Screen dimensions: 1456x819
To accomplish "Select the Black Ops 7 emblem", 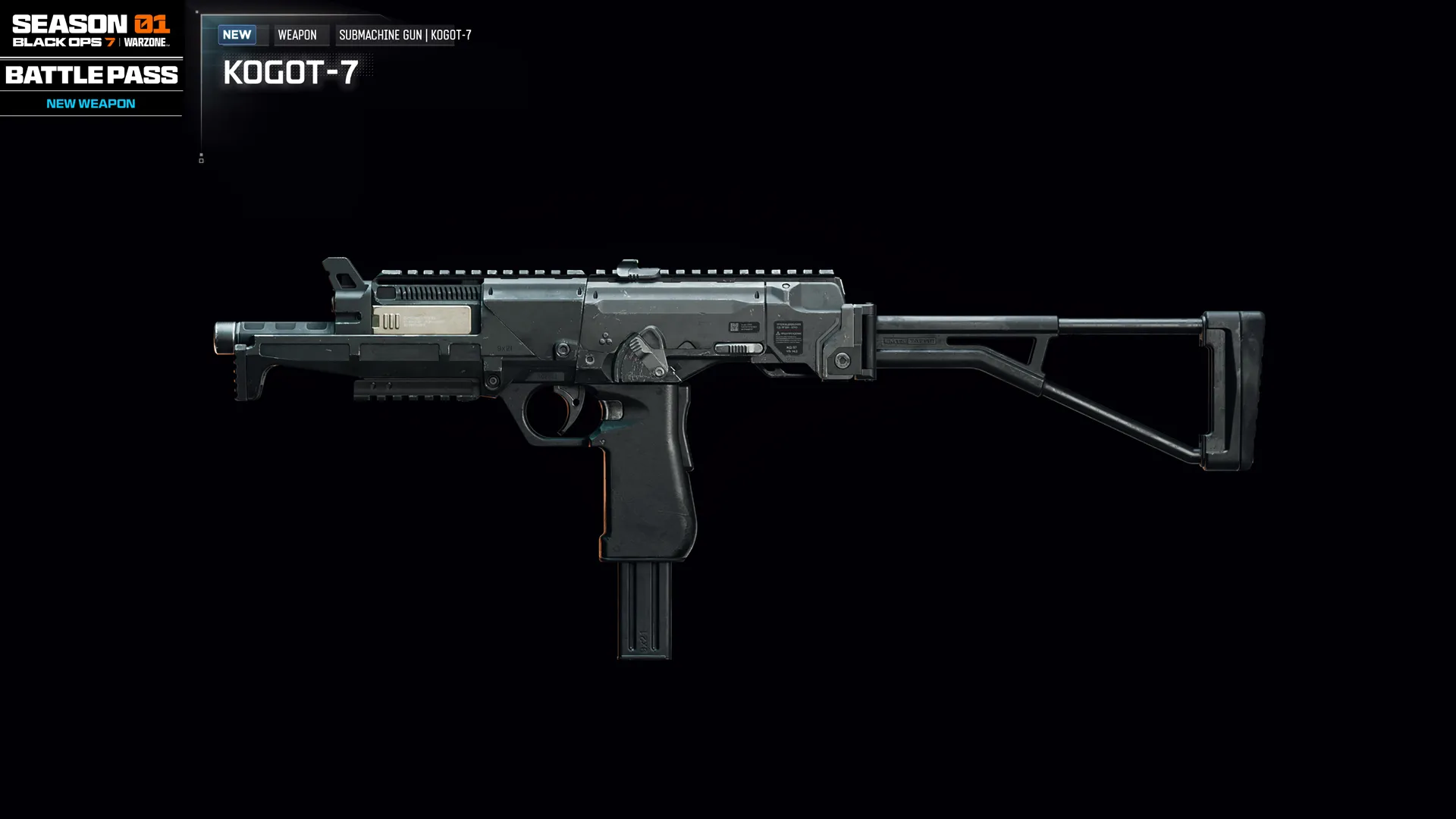I will point(64,44).
